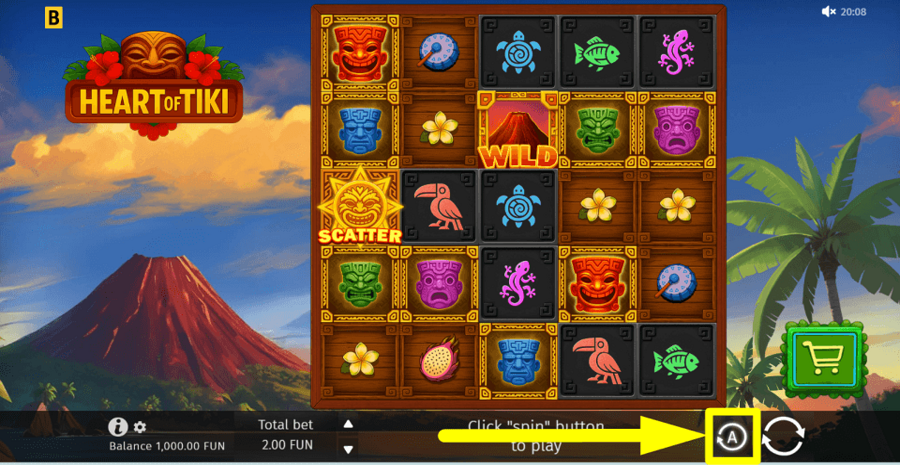Click the yellow B logo
900x465 pixels.
click(55, 15)
